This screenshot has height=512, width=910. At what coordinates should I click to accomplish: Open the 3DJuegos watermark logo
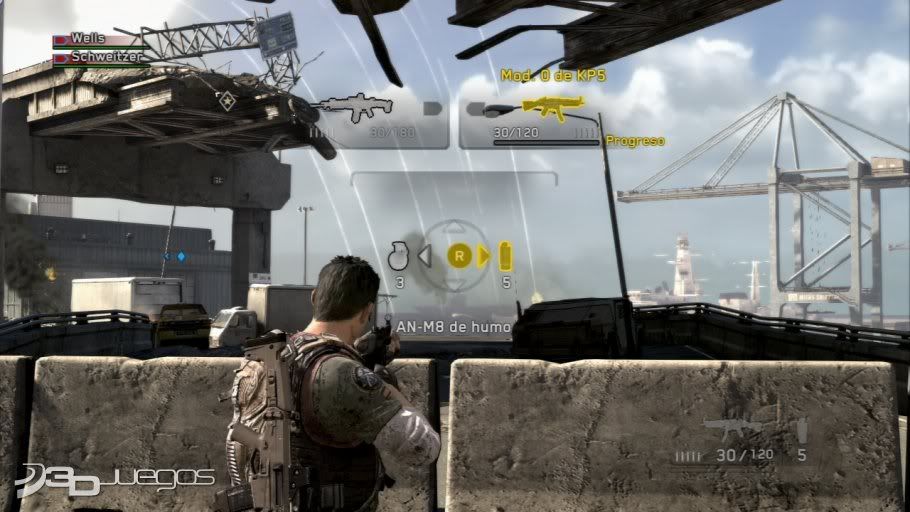tap(115, 477)
